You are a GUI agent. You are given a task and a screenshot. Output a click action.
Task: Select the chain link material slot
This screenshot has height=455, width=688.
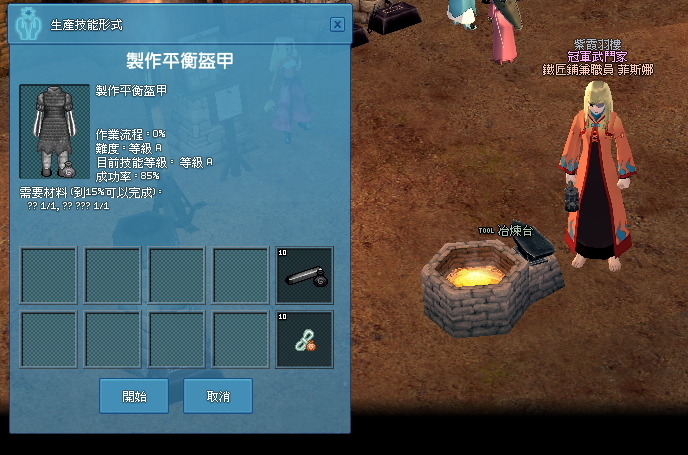pos(305,339)
